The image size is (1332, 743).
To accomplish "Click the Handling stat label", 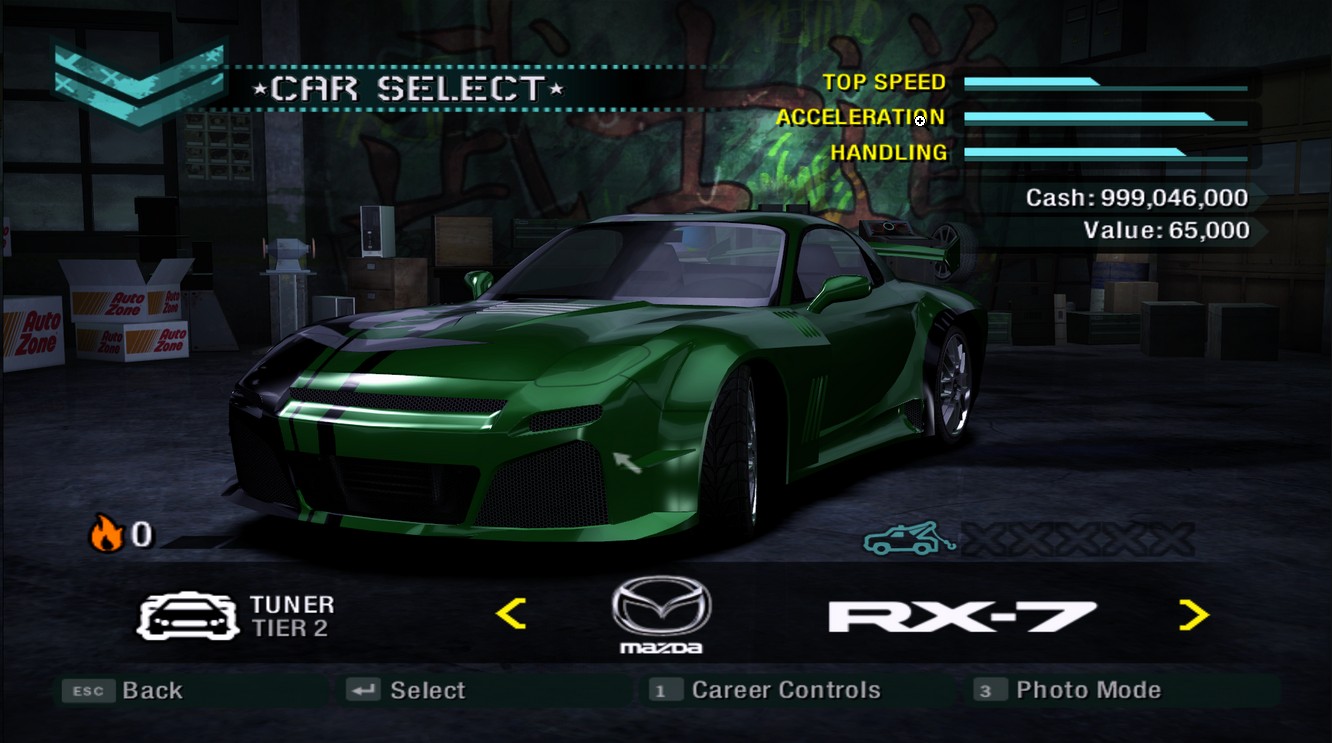I will 888,153.
